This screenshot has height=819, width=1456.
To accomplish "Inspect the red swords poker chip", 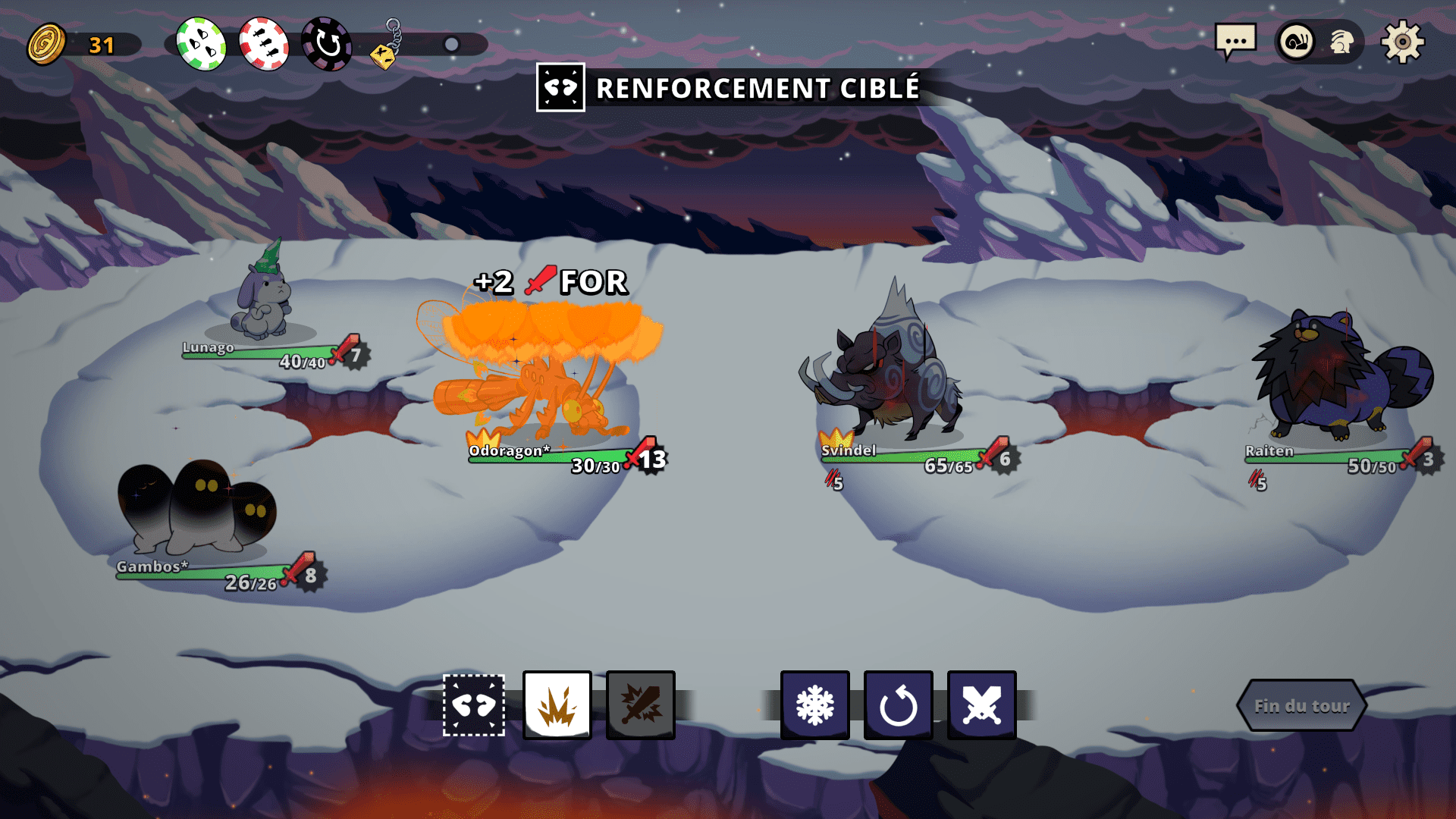I will pyautogui.click(x=264, y=44).
